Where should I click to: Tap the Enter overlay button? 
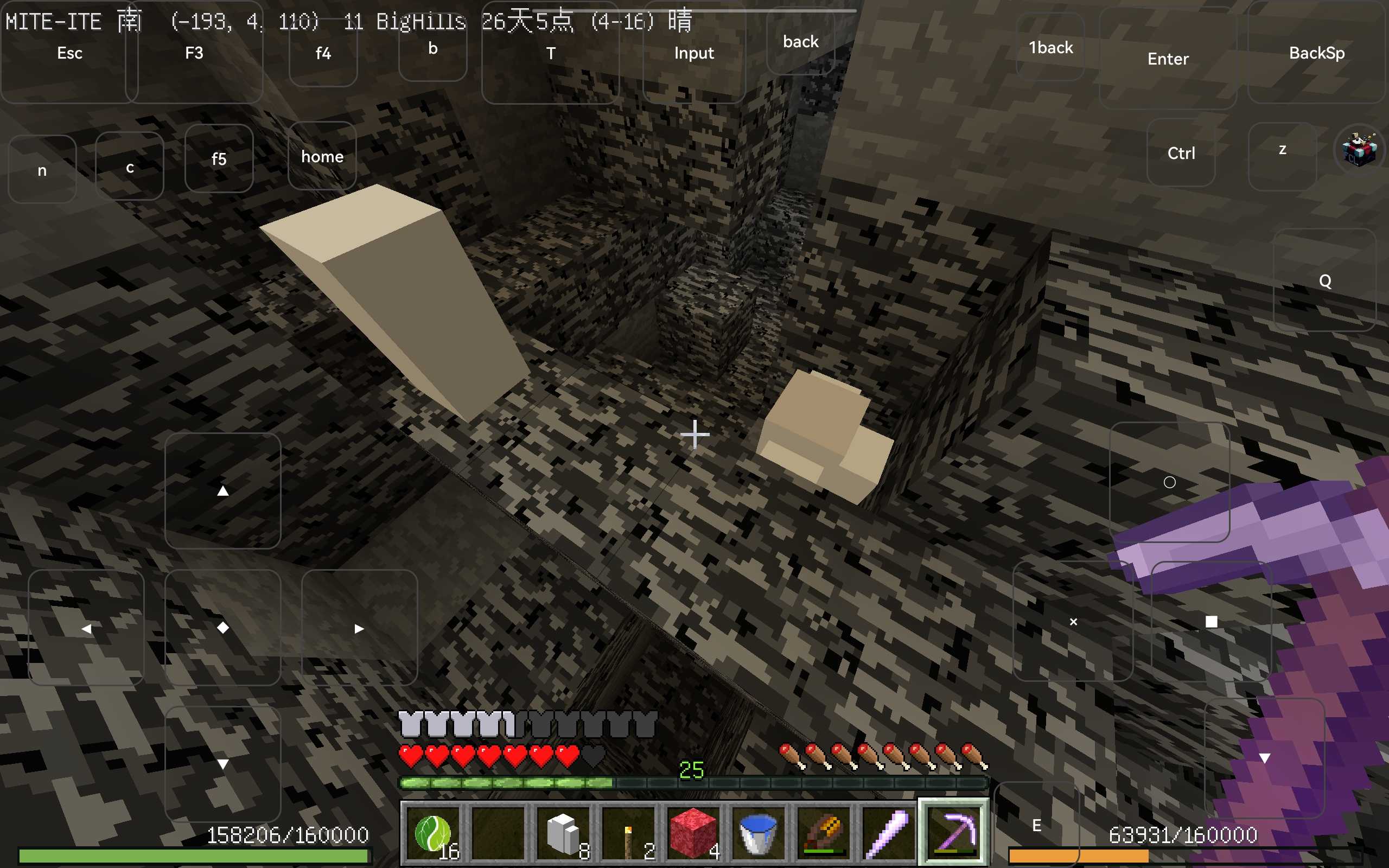(1168, 59)
